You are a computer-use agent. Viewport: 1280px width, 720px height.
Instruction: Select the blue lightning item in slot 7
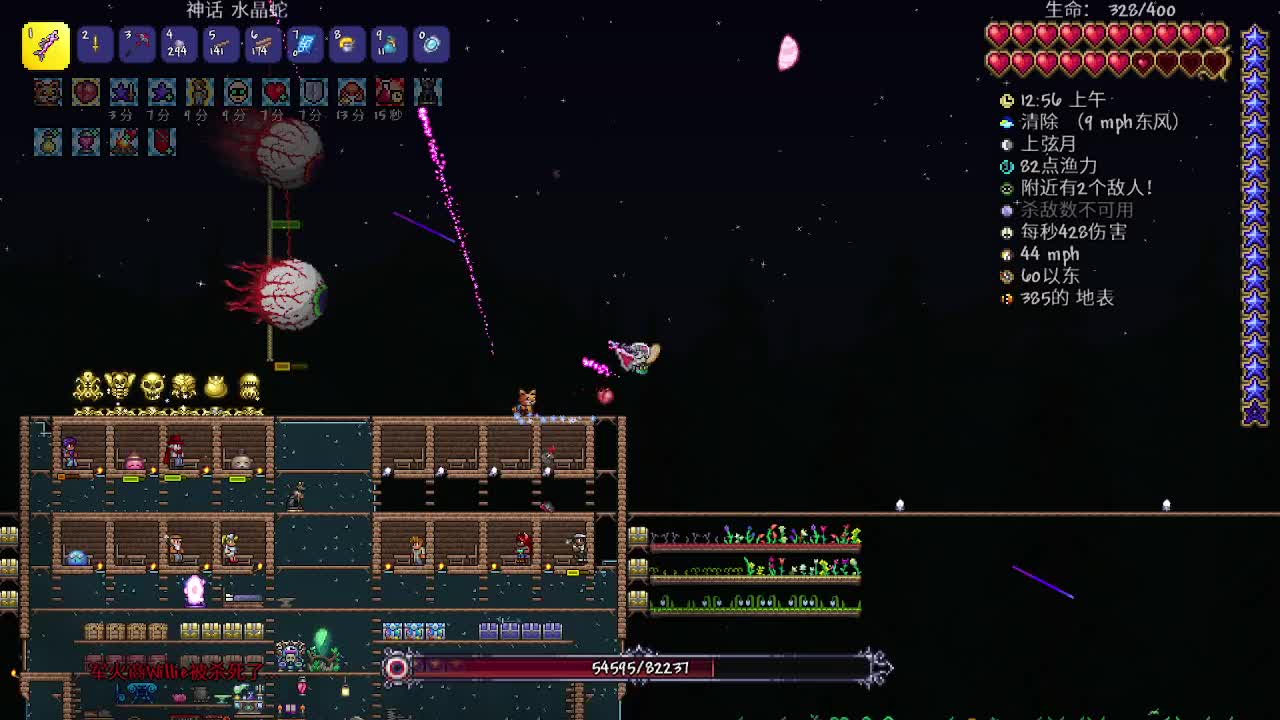305,45
